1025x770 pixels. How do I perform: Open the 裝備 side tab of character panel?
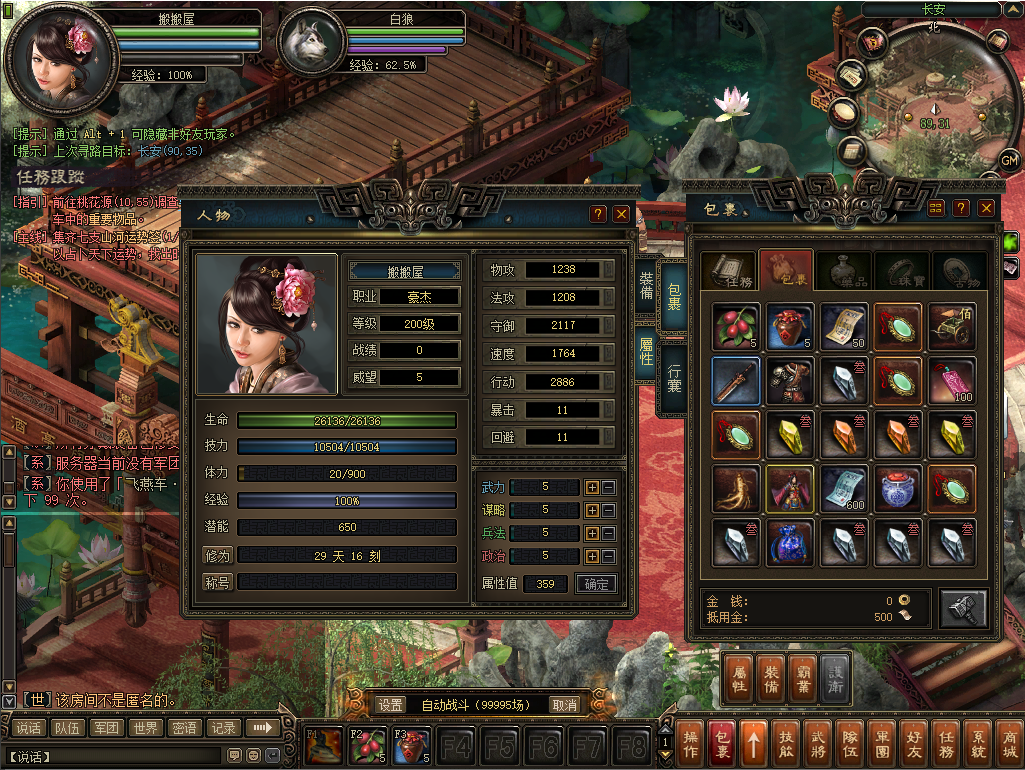[x=646, y=285]
